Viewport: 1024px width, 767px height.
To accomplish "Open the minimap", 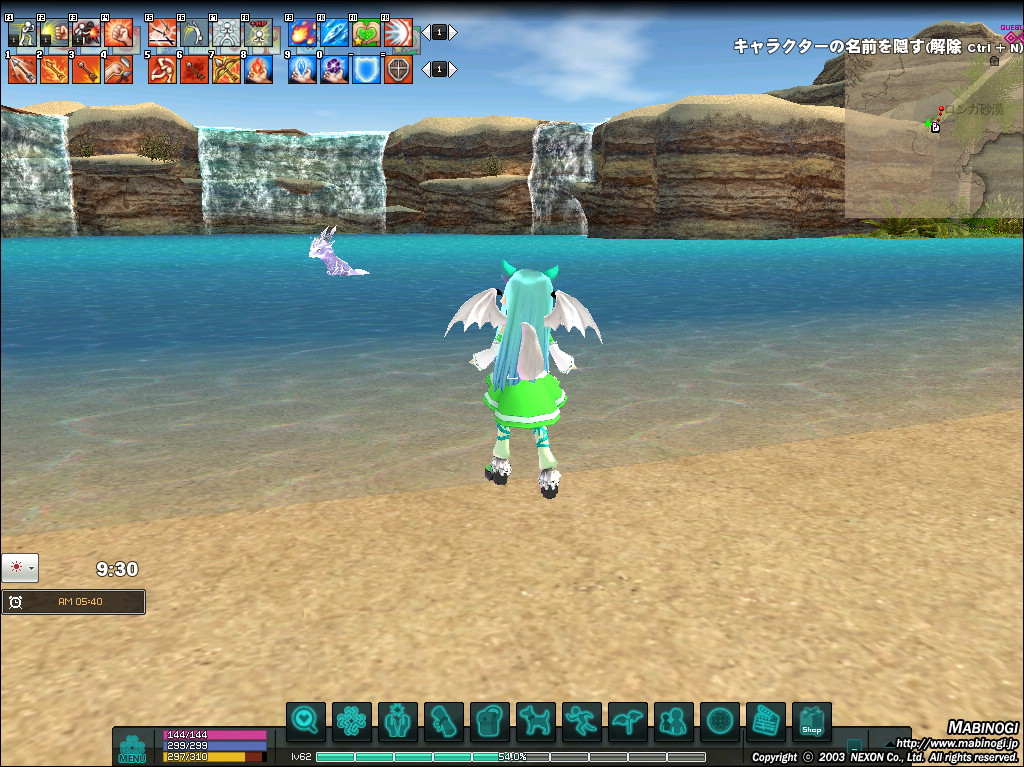I will click(x=934, y=135).
